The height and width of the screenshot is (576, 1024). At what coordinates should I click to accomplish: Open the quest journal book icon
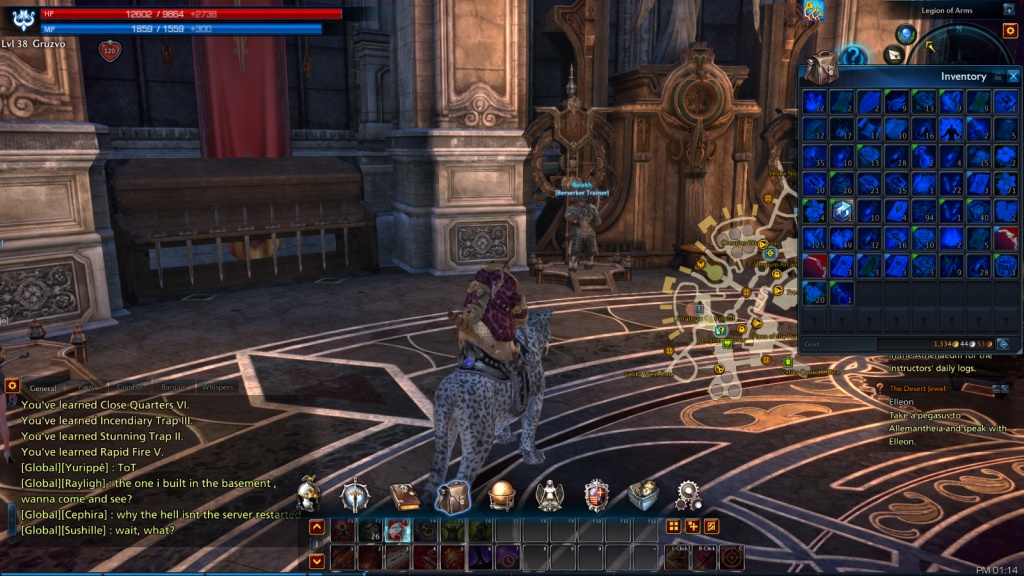tap(404, 495)
